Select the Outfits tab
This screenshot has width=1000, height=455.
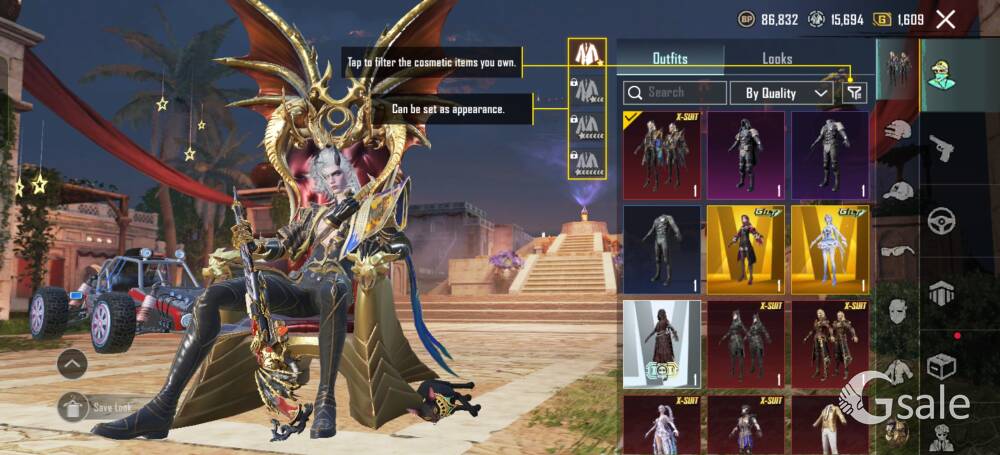pyautogui.click(x=670, y=59)
